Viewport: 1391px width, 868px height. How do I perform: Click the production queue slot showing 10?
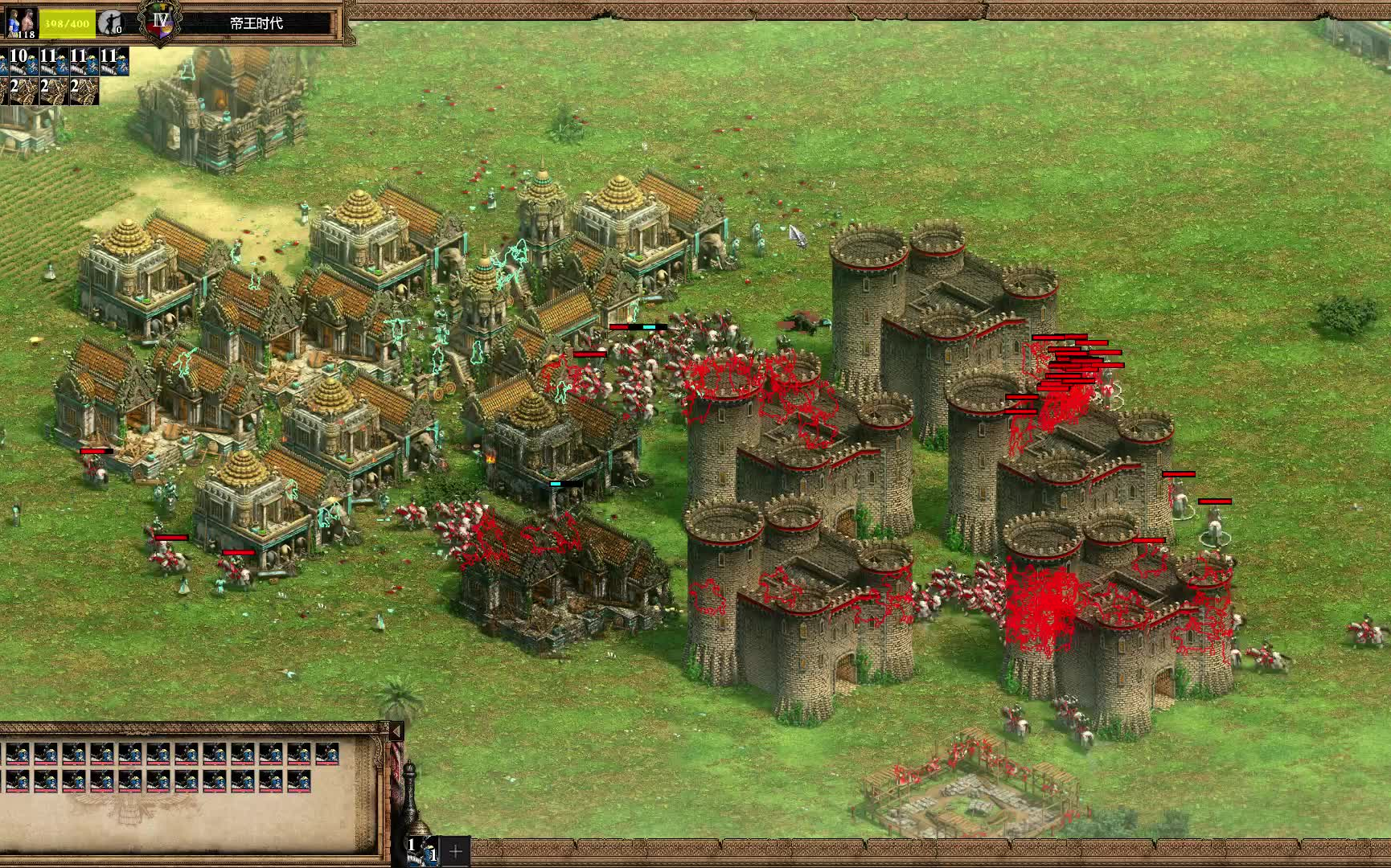19,60
